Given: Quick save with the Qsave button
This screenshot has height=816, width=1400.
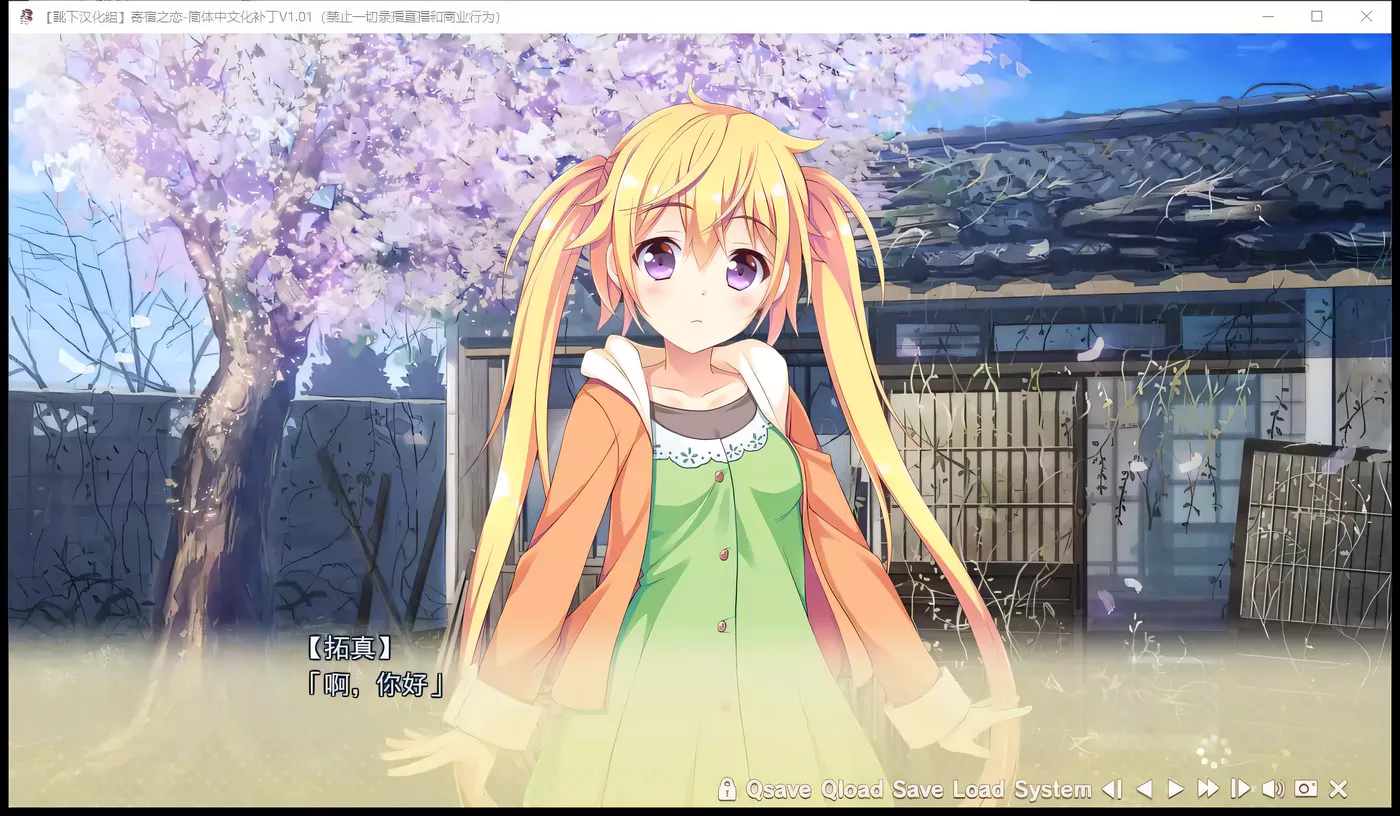Looking at the screenshot, I should pyautogui.click(x=778, y=789).
